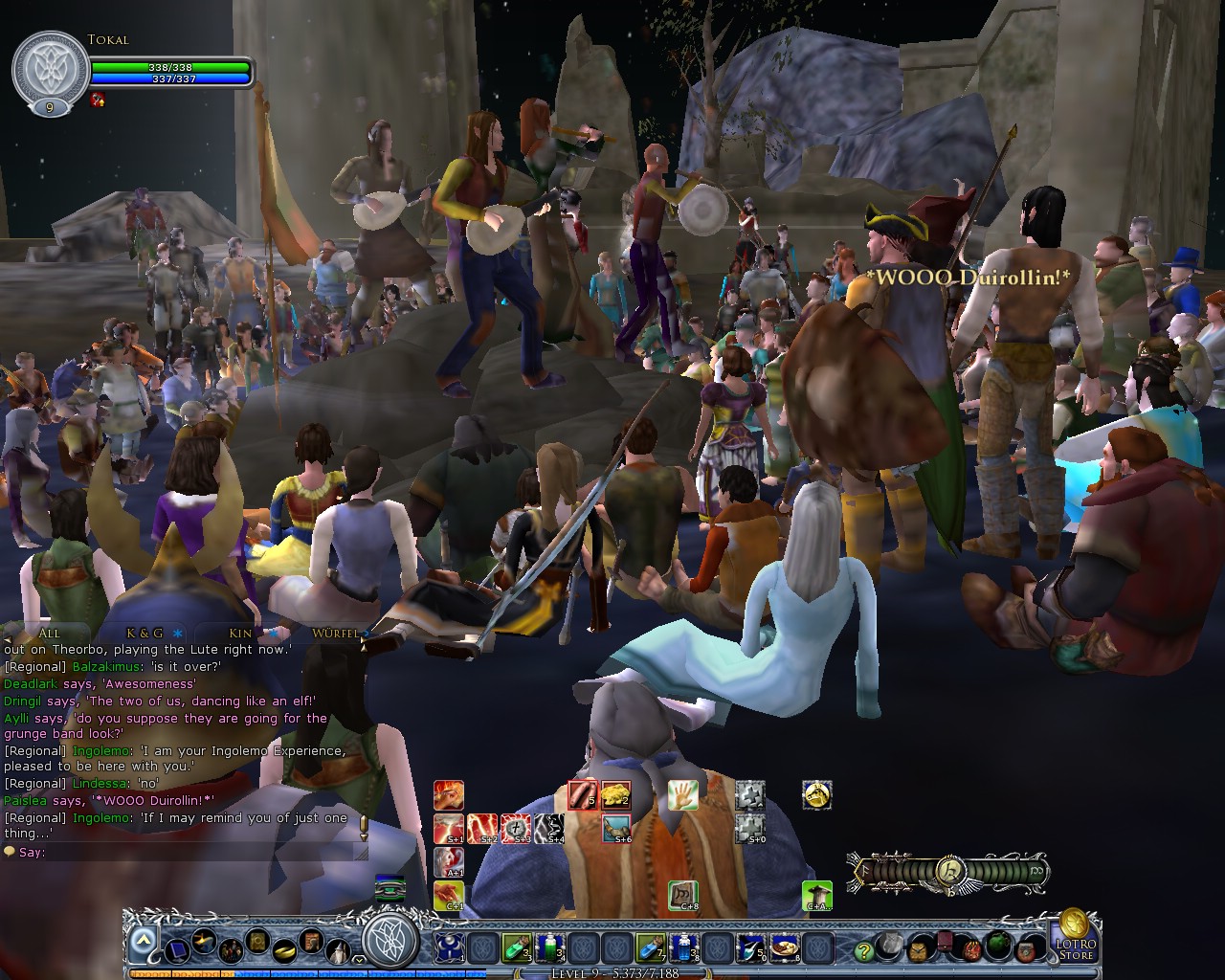Open the help question mark button

click(x=864, y=950)
